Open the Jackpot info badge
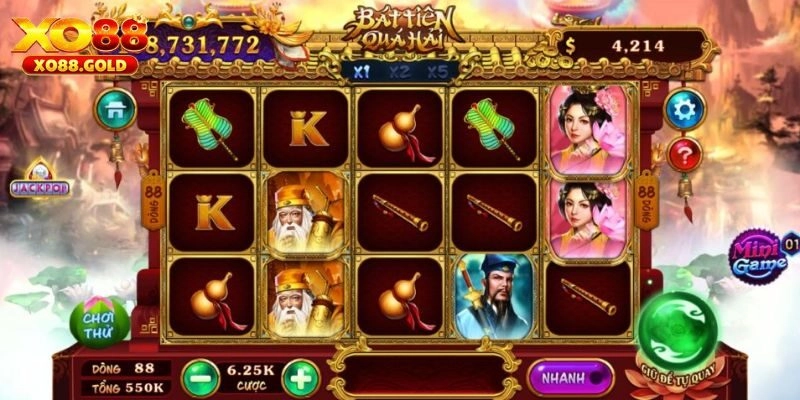Image resolution: width=800 pixels, height=400 pixels. [x=38, y=186]
